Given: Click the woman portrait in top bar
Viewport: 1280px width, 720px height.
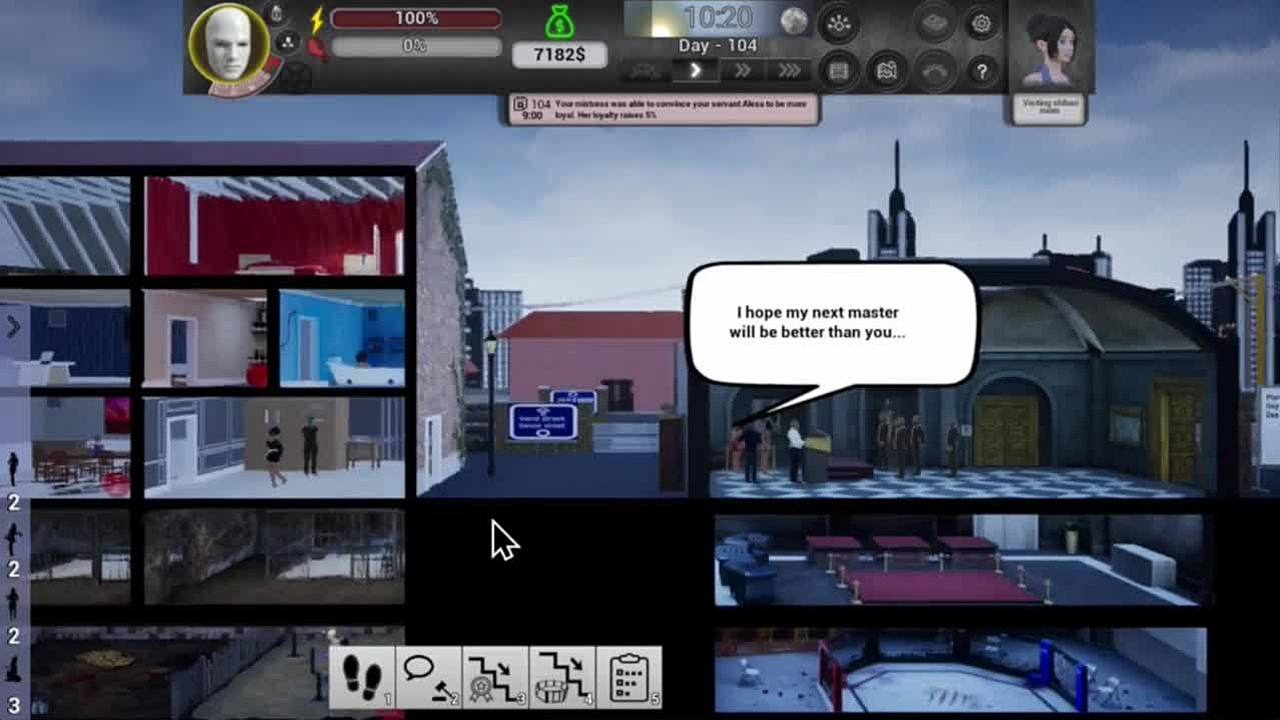Looking at the screenshot, I should point(1049,48).
